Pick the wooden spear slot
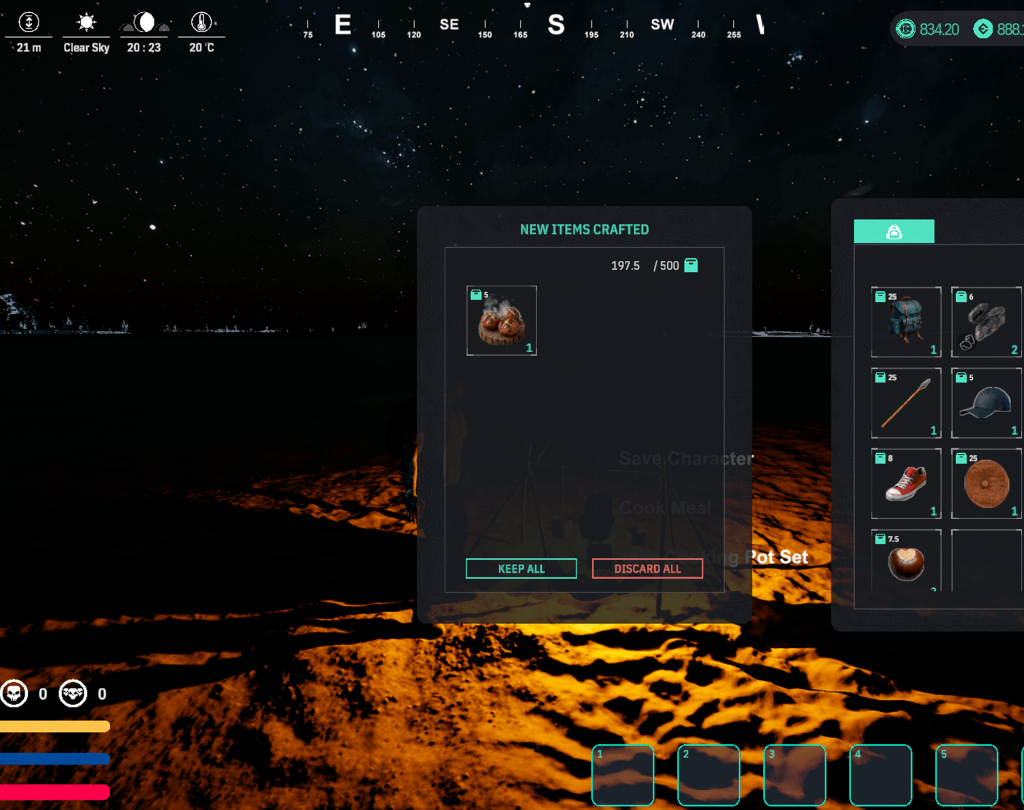The image size is (1024, 810). tap(906, 402)
